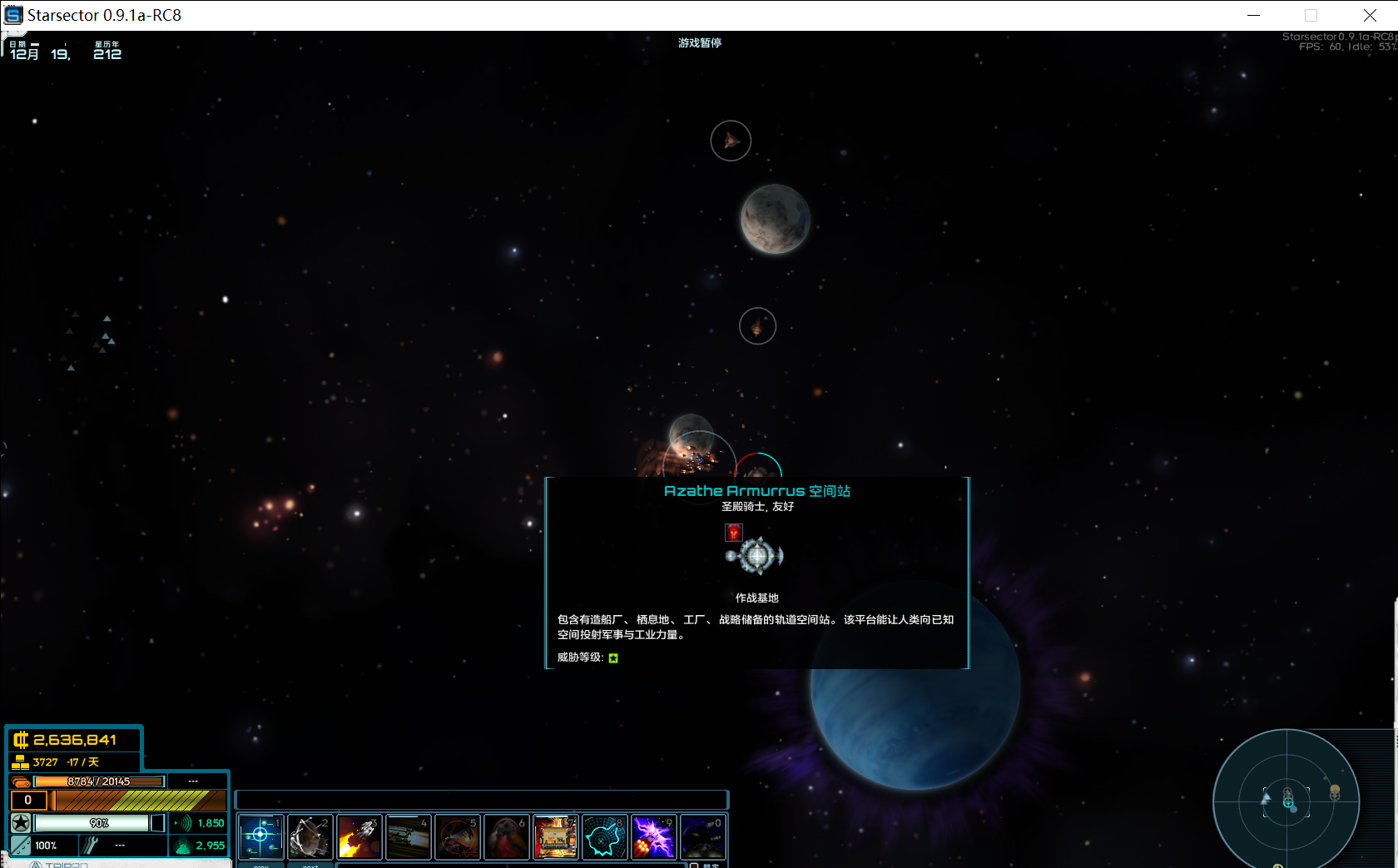Image resolution: width=1398 pixels, height=868 pixels.
Task: Toggle the transponder ability in slot 7
Action: coord(555,836)
